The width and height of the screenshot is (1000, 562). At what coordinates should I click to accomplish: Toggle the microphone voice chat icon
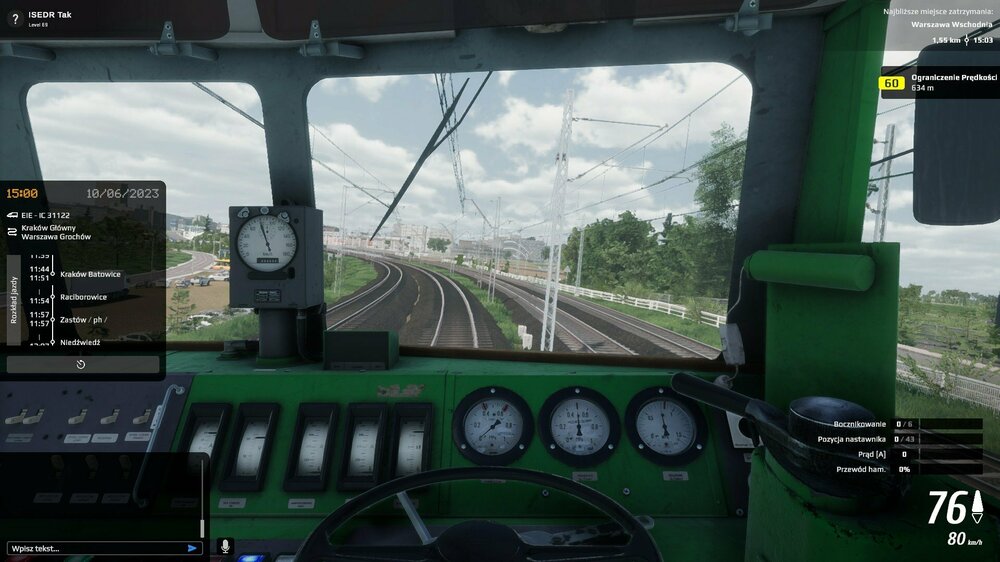coord(224,547)
